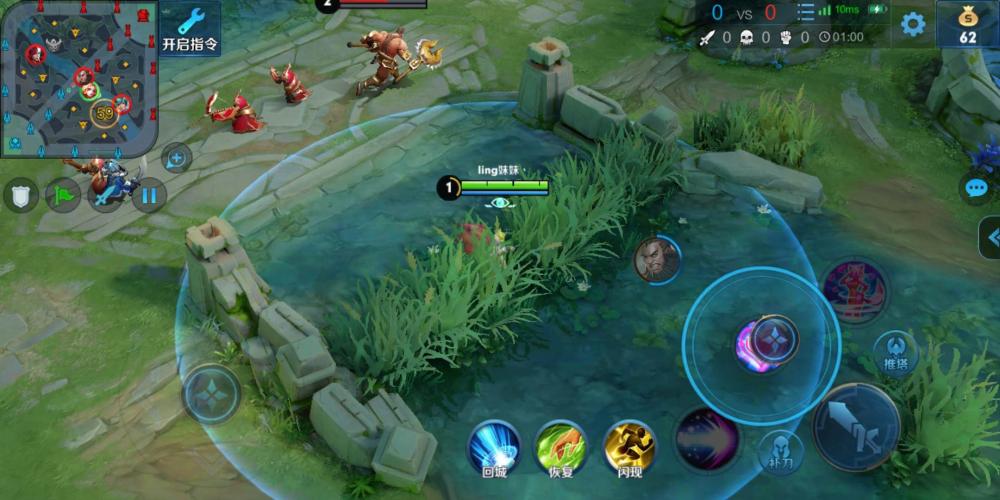The width and height of the screenshot is (1000, 500).
Task: Cast the 闪现 flash spell
Action: [x=630, y=446]
